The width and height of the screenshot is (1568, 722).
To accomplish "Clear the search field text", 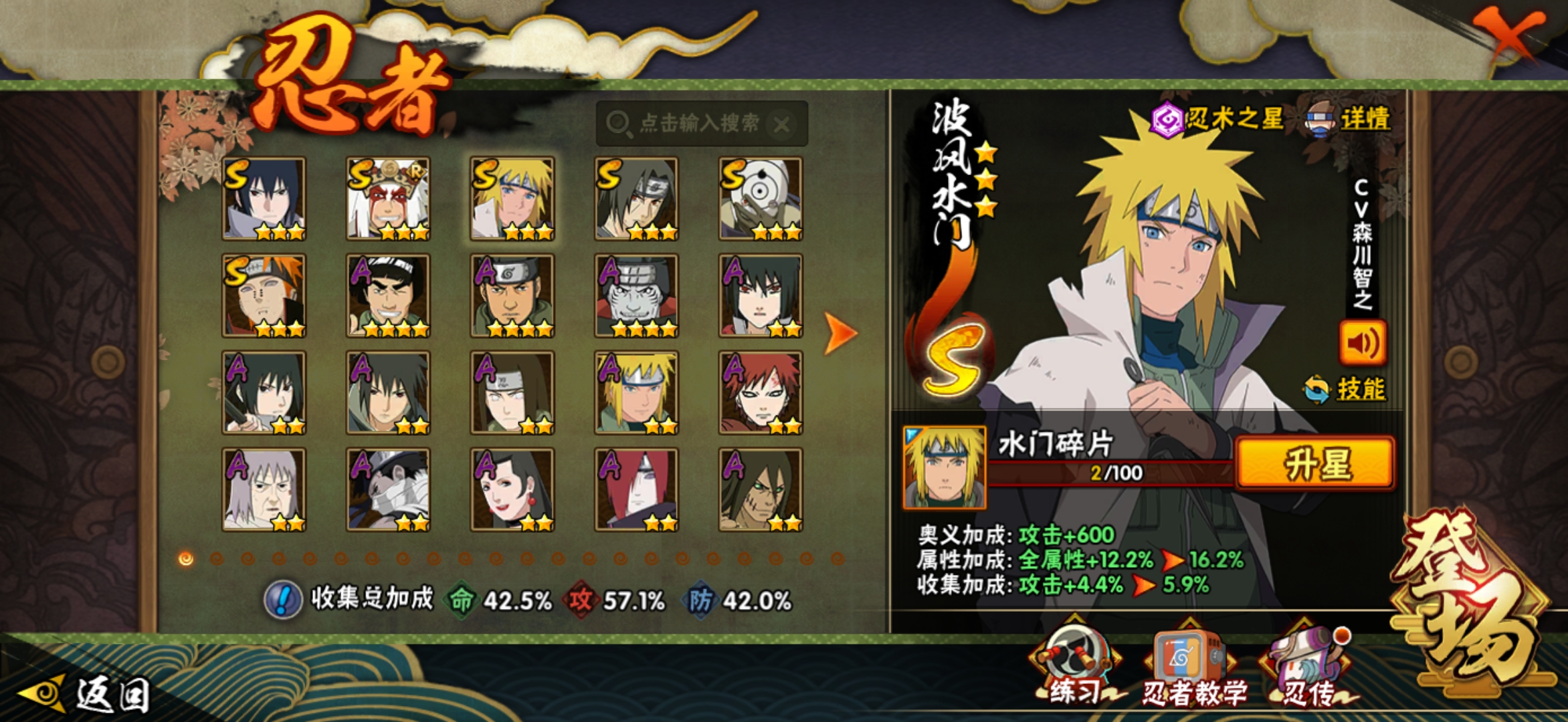I will (x=781, y=124).
